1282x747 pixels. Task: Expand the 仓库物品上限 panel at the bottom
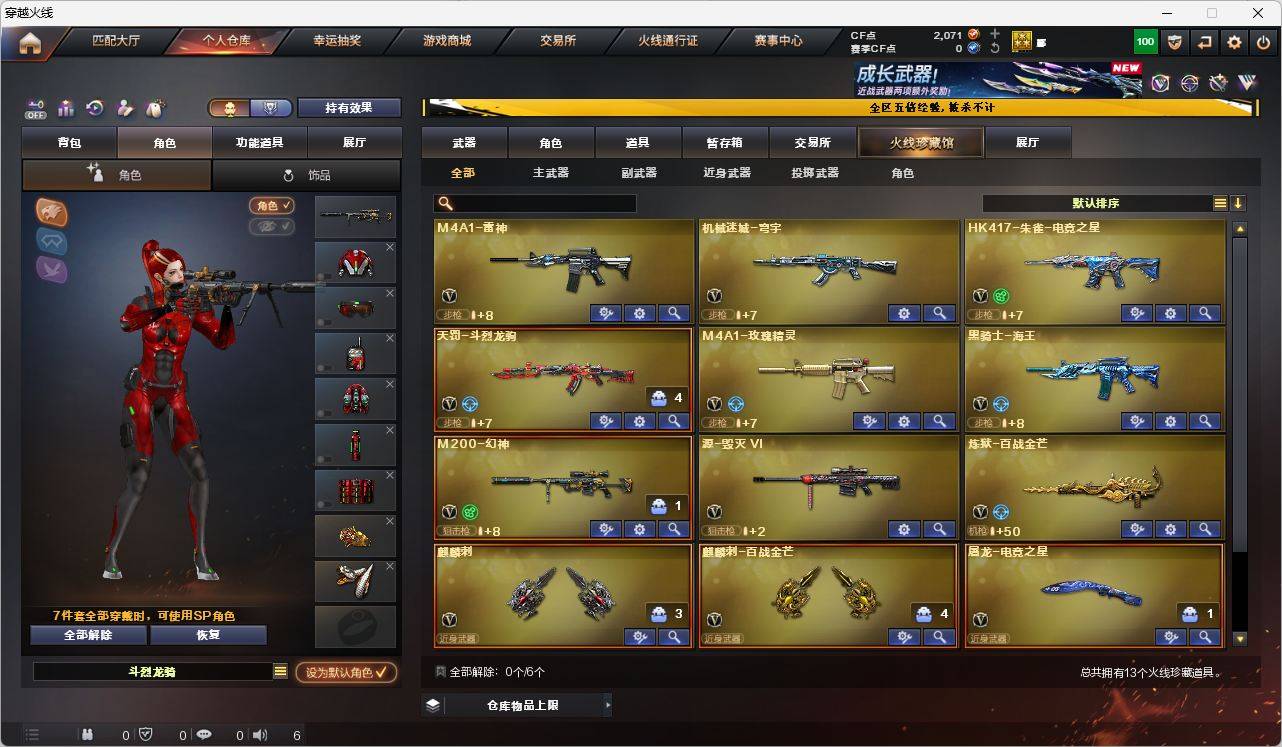(527, 704)
